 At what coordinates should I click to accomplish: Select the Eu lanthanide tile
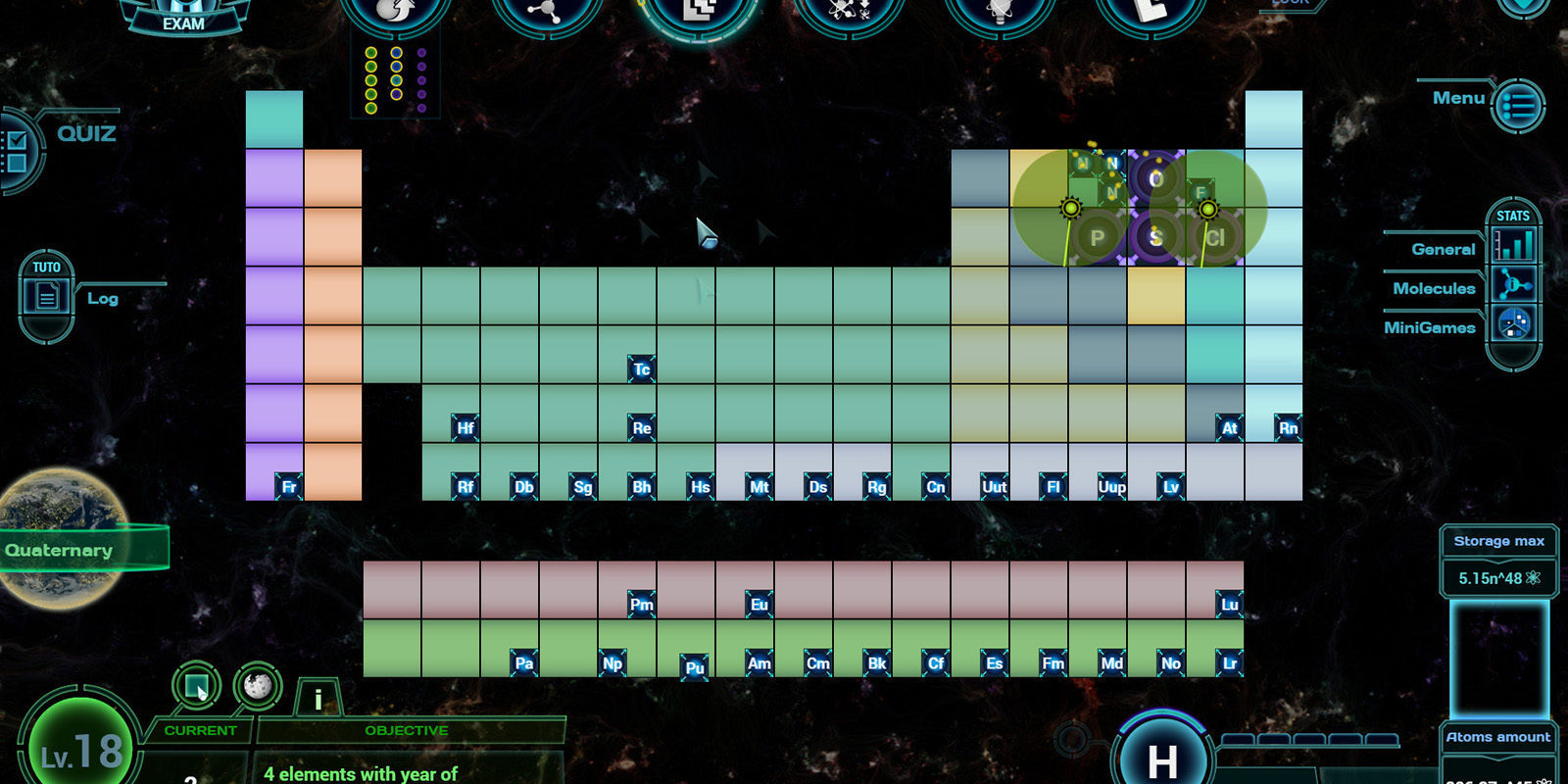tap(759, 605)
